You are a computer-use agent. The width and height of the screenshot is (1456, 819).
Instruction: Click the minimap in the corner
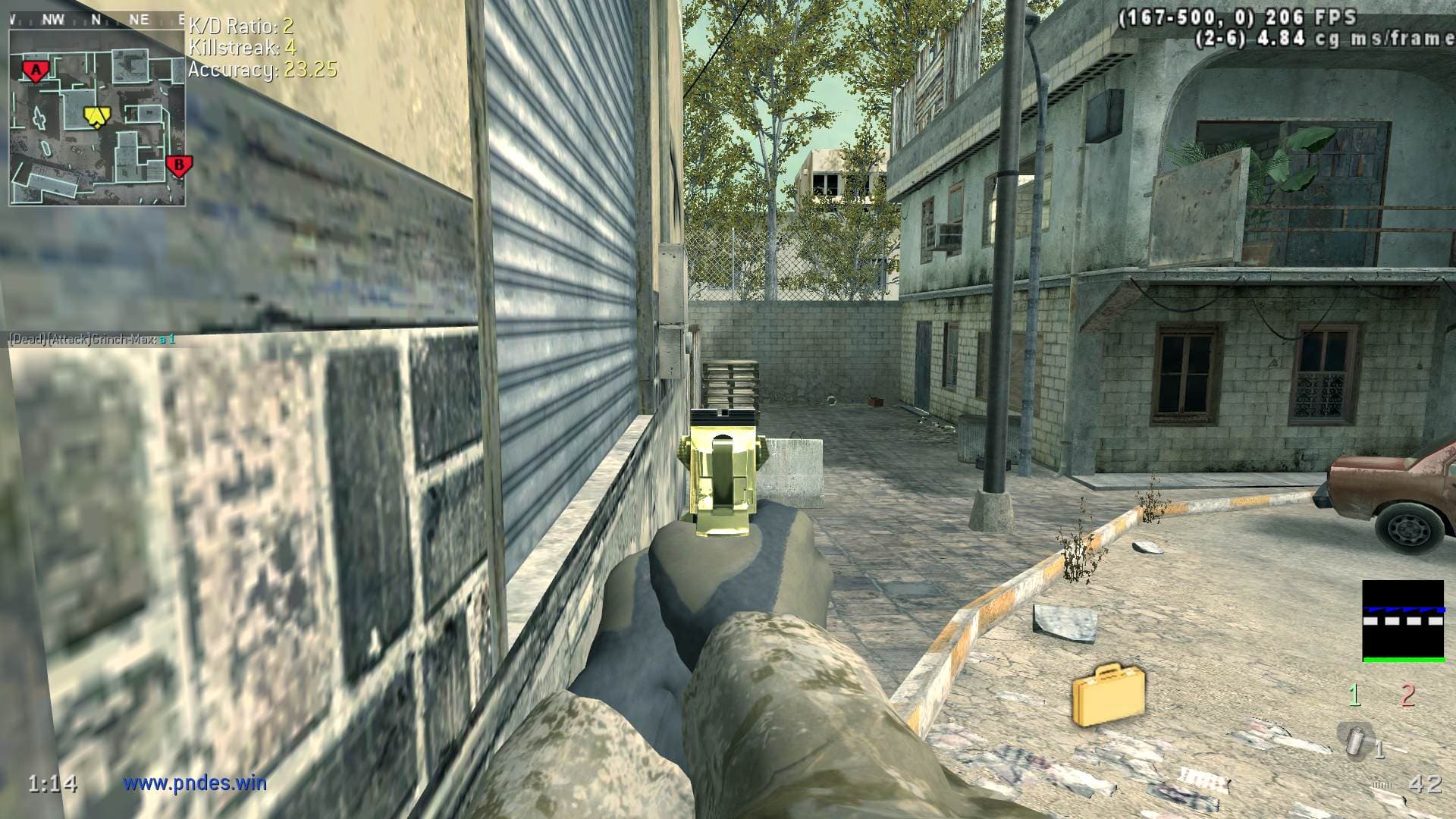(x=97, y=118)
